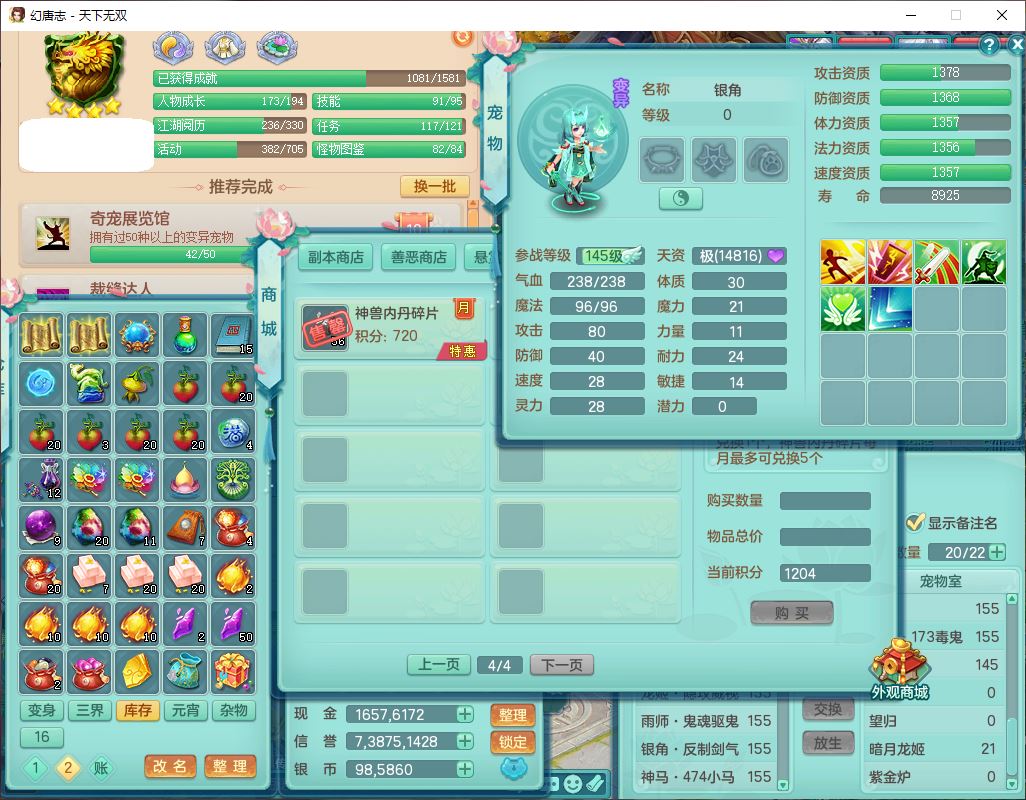Go to previous page with 上一页
The height and width of the screenshot is (800, 1026).
(438, 665)
